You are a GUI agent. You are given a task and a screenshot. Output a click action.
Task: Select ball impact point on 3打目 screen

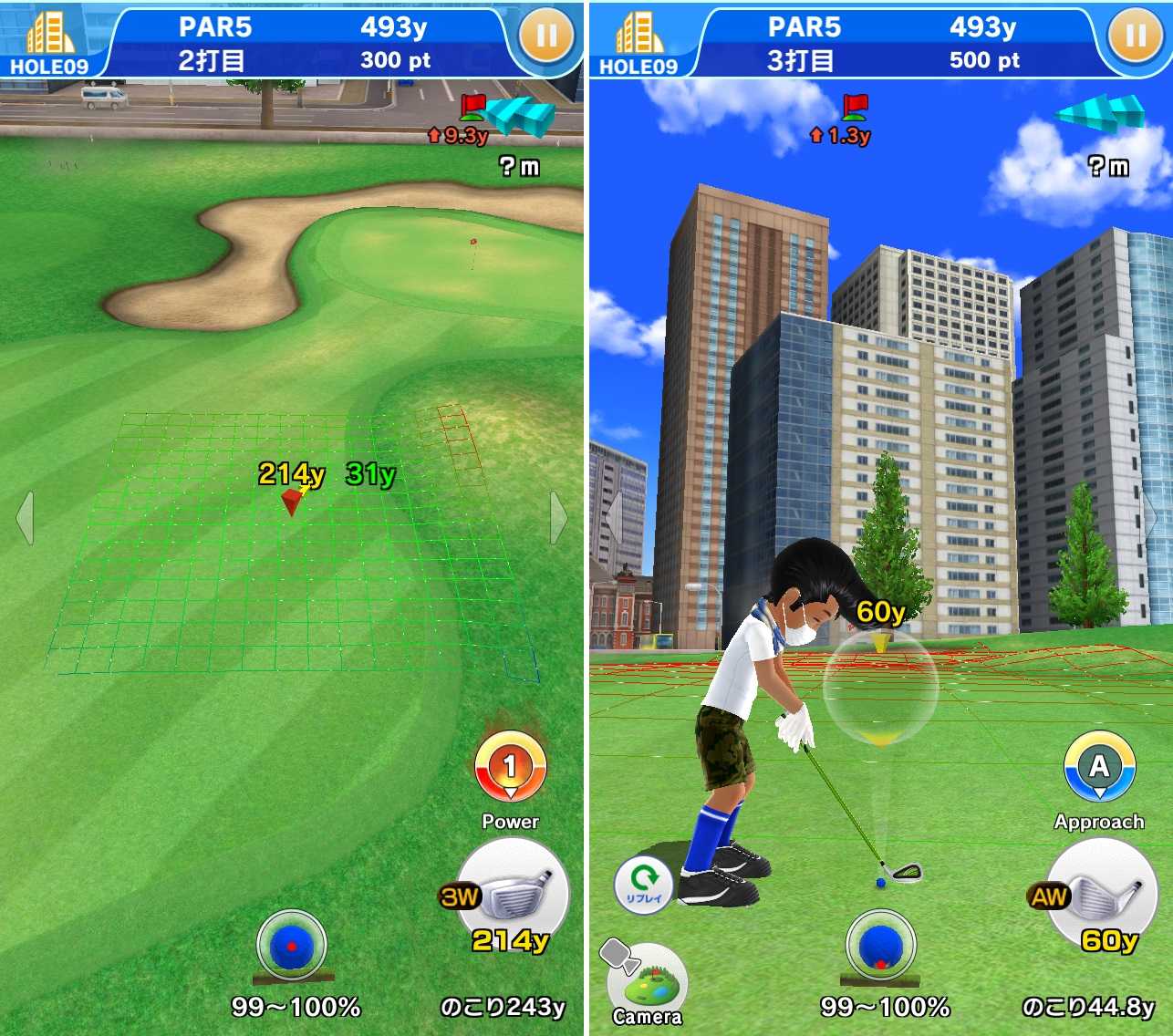881,947
